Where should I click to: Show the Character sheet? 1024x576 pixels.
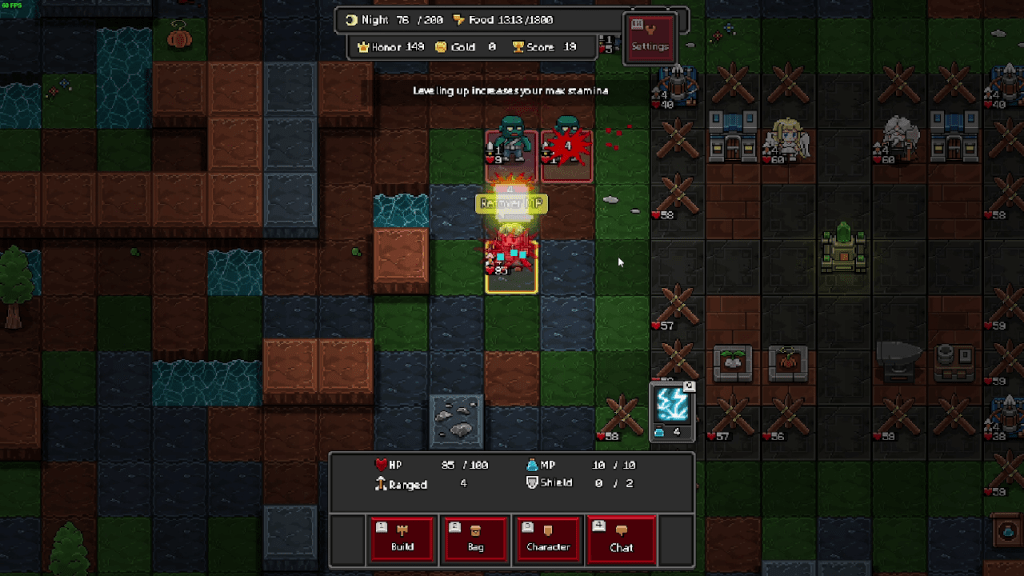pyautogui.click(x=547, y=538)
